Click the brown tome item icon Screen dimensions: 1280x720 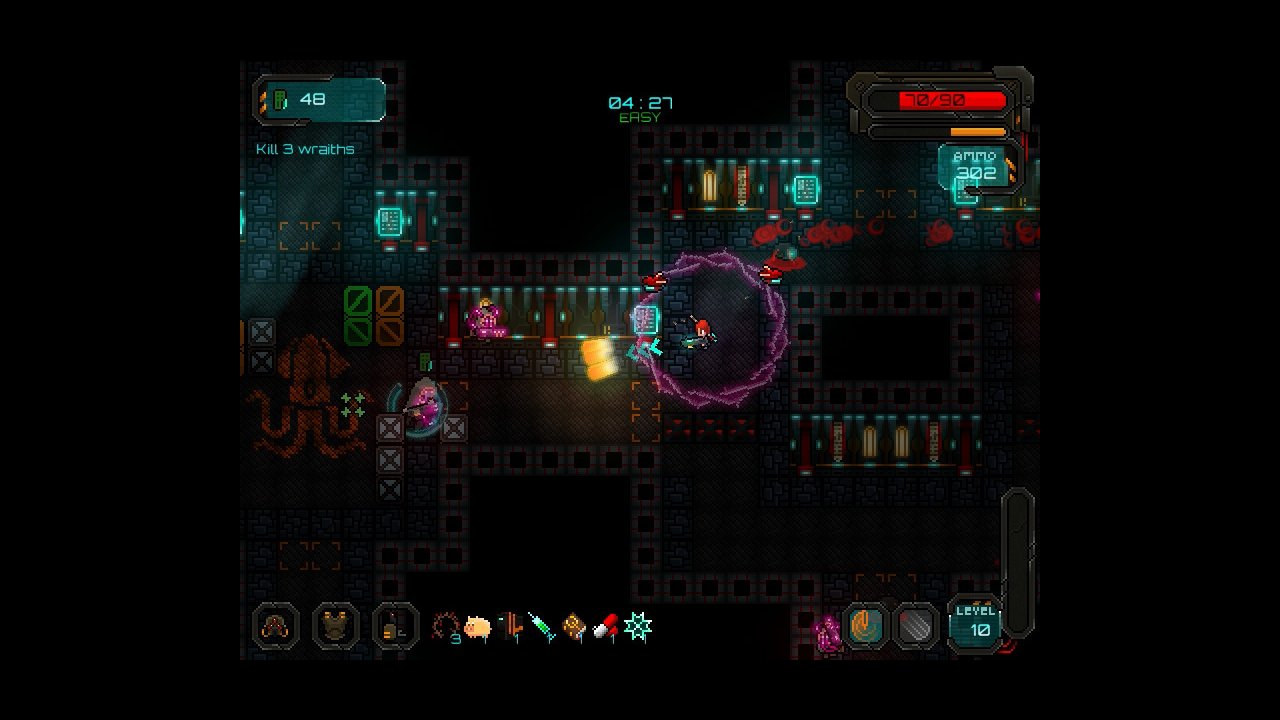(x=573, y=627)
